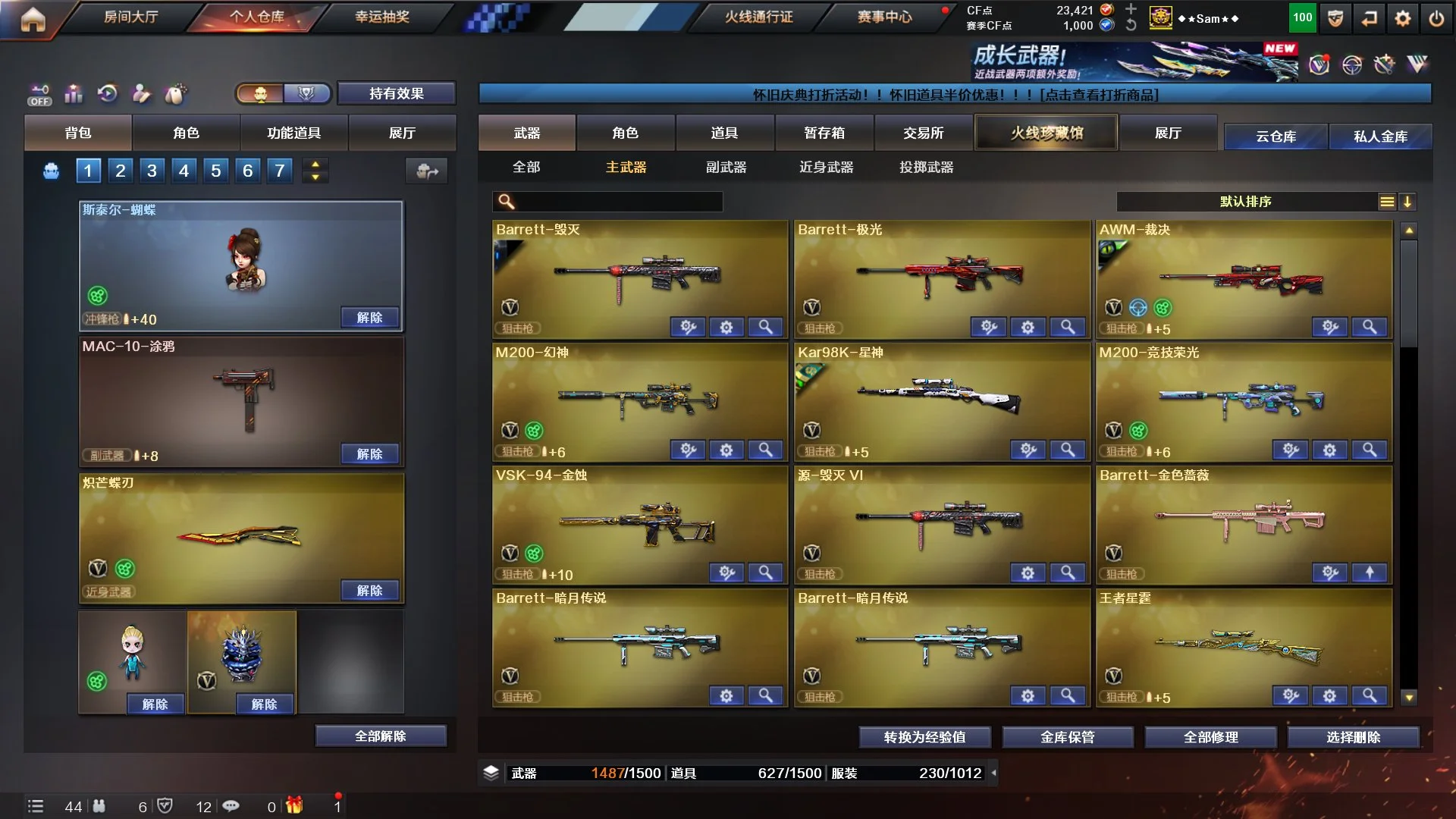Switch to the 功能道具 tab
The height and width of the screenshot is (819, 1456).
pyautogui.click(x=293, y=133)
